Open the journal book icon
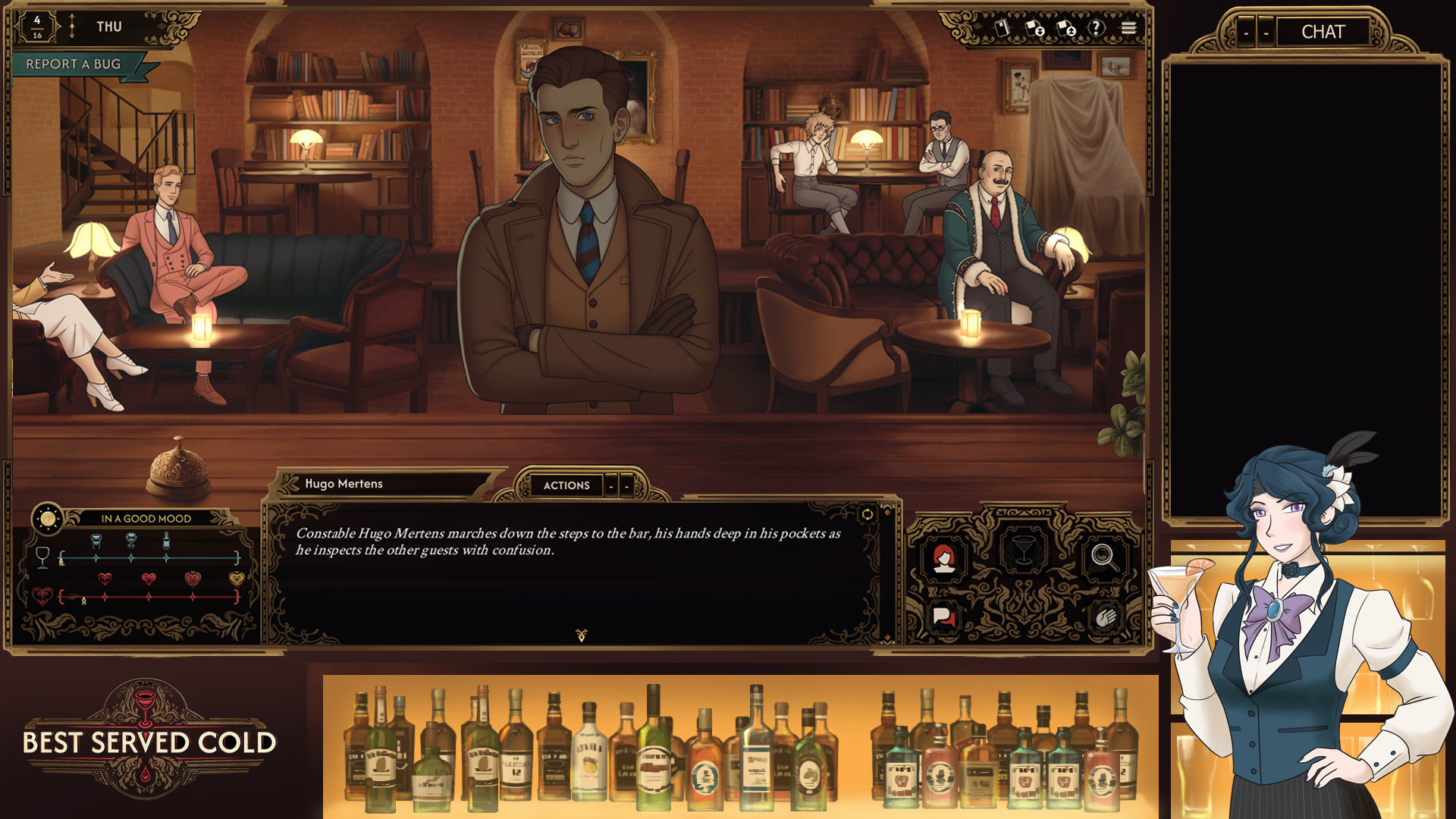This screenshot has height=819, width=1456. pos(1002,28)
